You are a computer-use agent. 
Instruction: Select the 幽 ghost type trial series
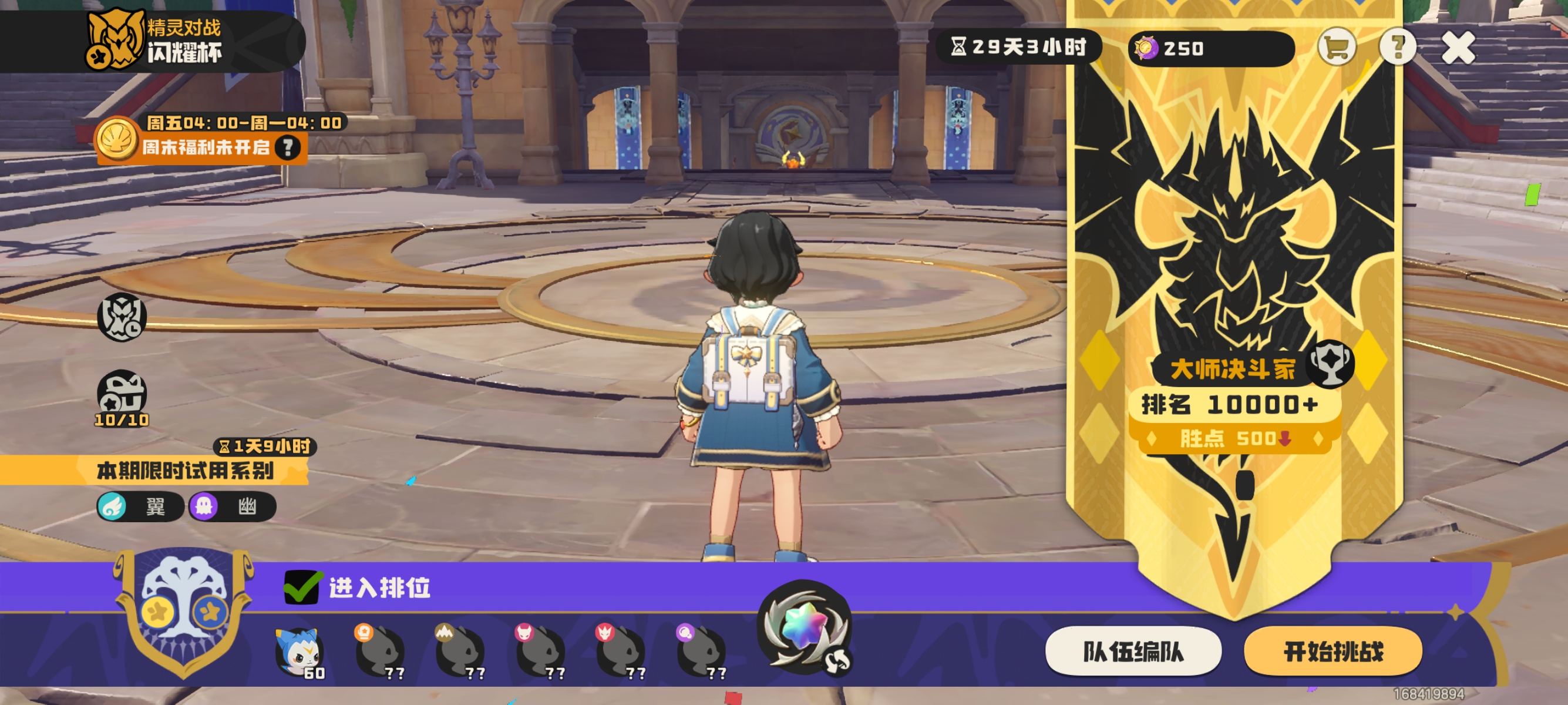233,506
